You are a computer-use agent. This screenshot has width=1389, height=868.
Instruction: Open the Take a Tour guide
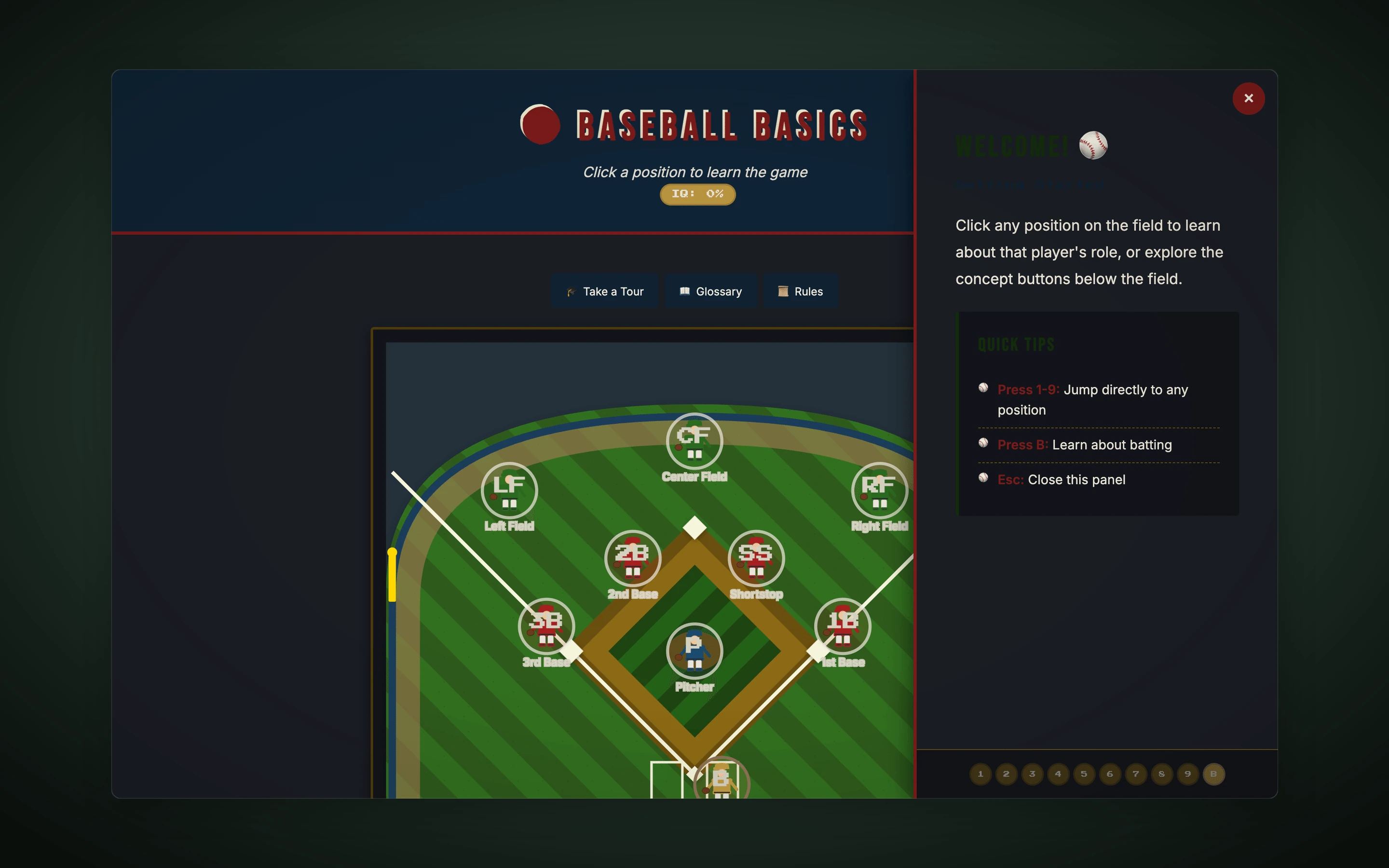[604, 291]
